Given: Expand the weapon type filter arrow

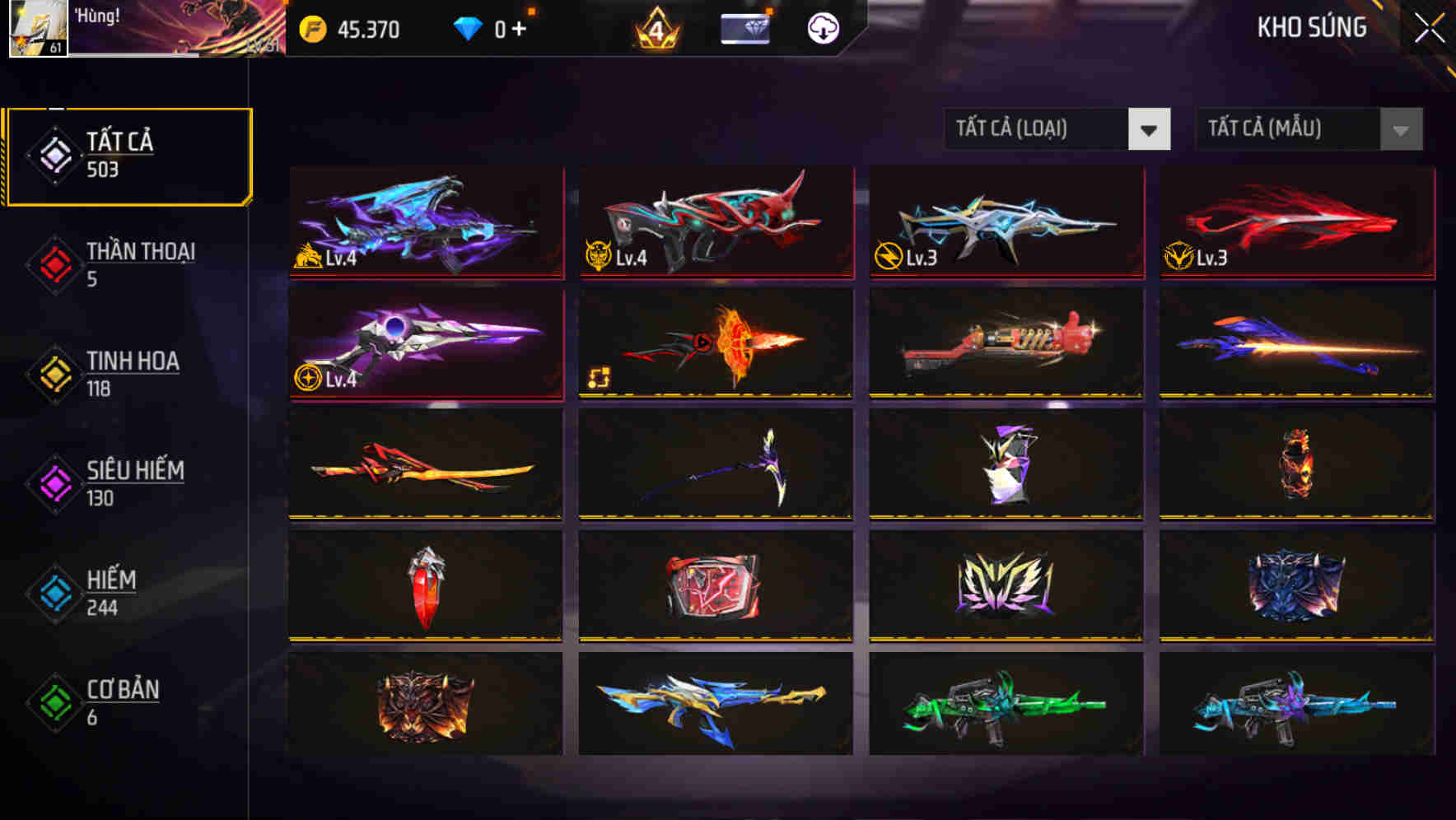Looking at the screenshot, I should click(x=1150, y=129).
